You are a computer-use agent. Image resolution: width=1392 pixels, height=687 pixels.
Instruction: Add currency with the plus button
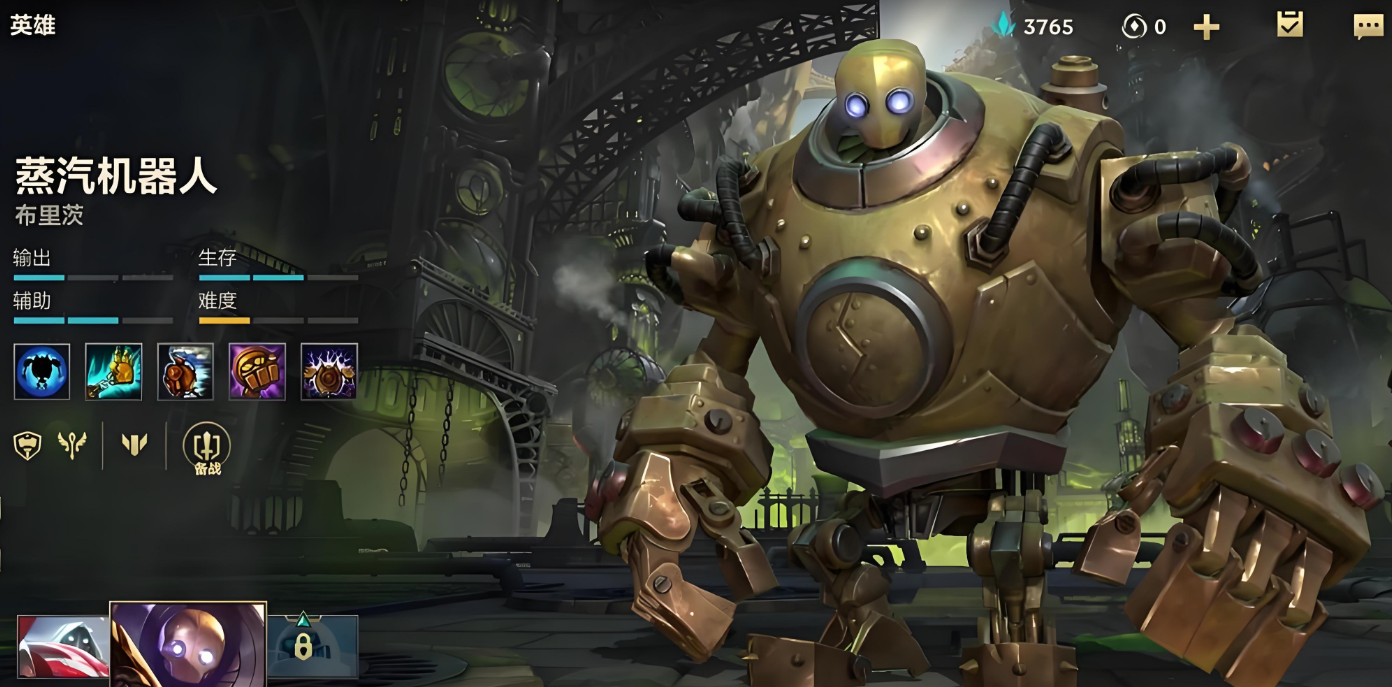1207,27
